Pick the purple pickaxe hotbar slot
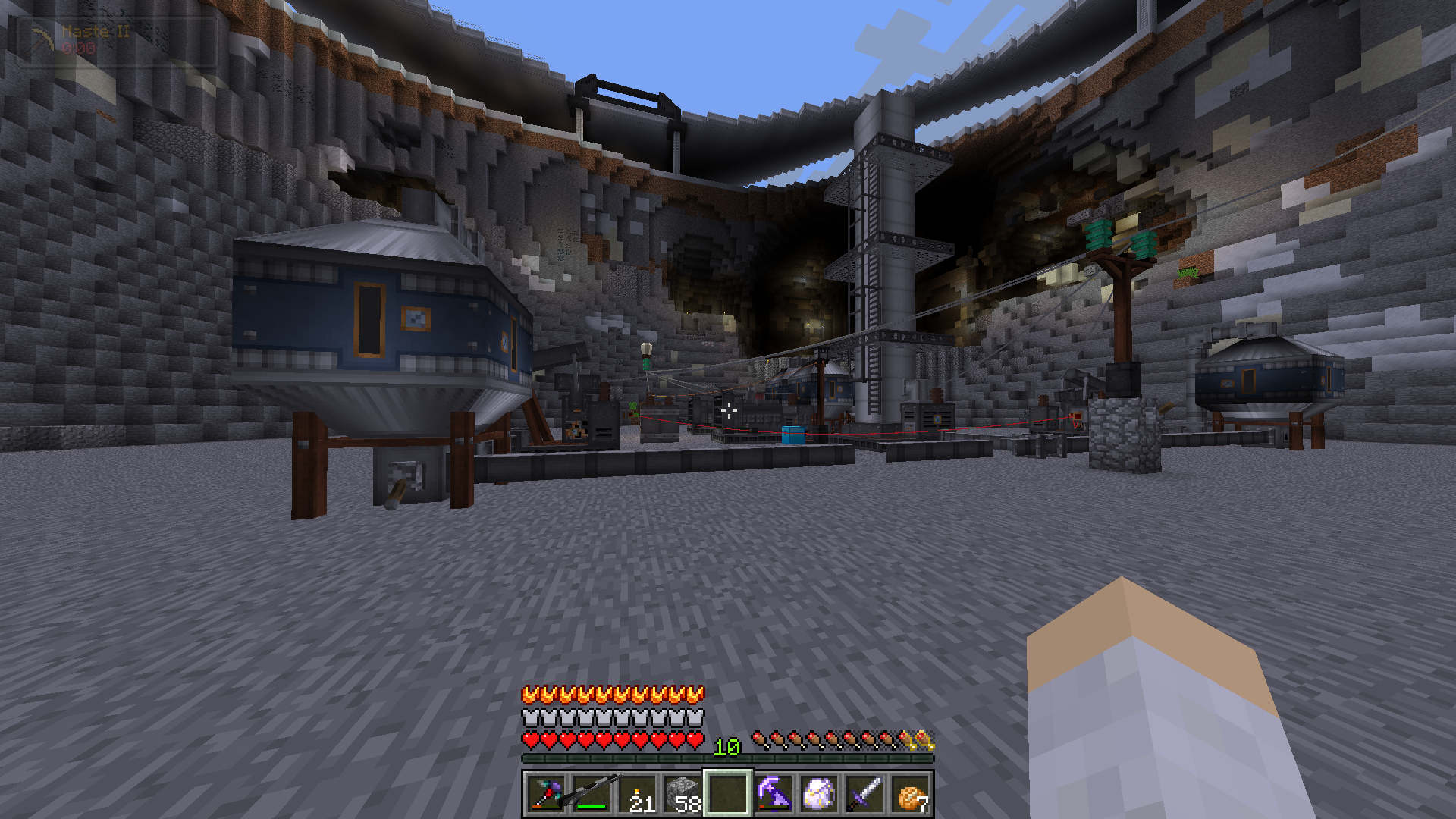 (x=773, y=794)
